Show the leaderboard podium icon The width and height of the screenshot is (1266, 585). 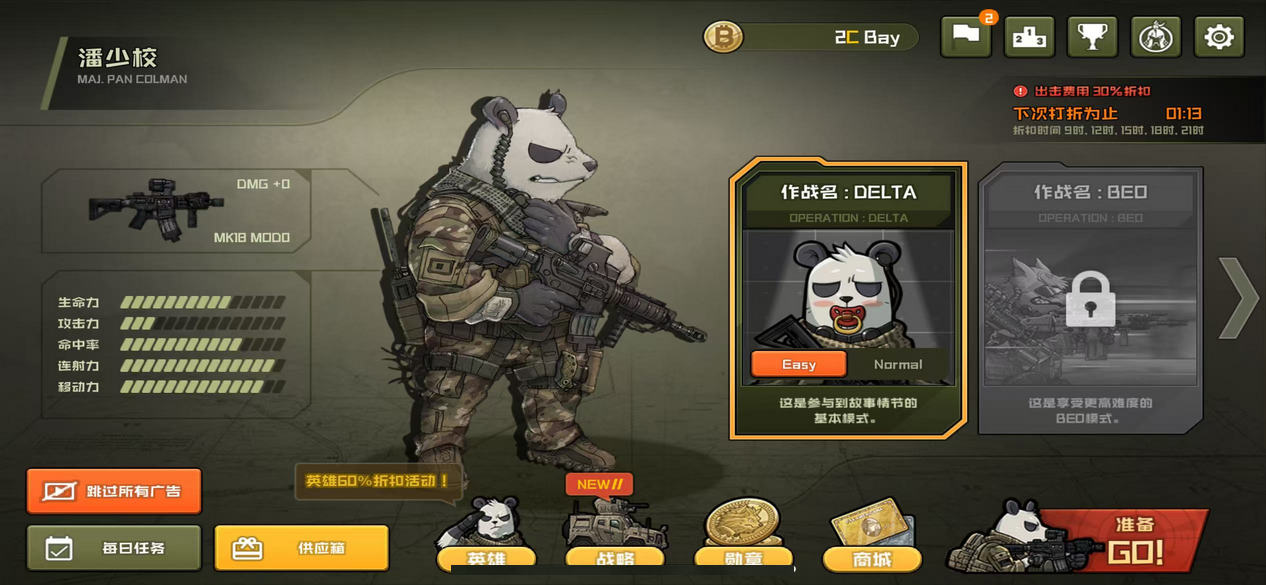click(x=1029, y=38)
